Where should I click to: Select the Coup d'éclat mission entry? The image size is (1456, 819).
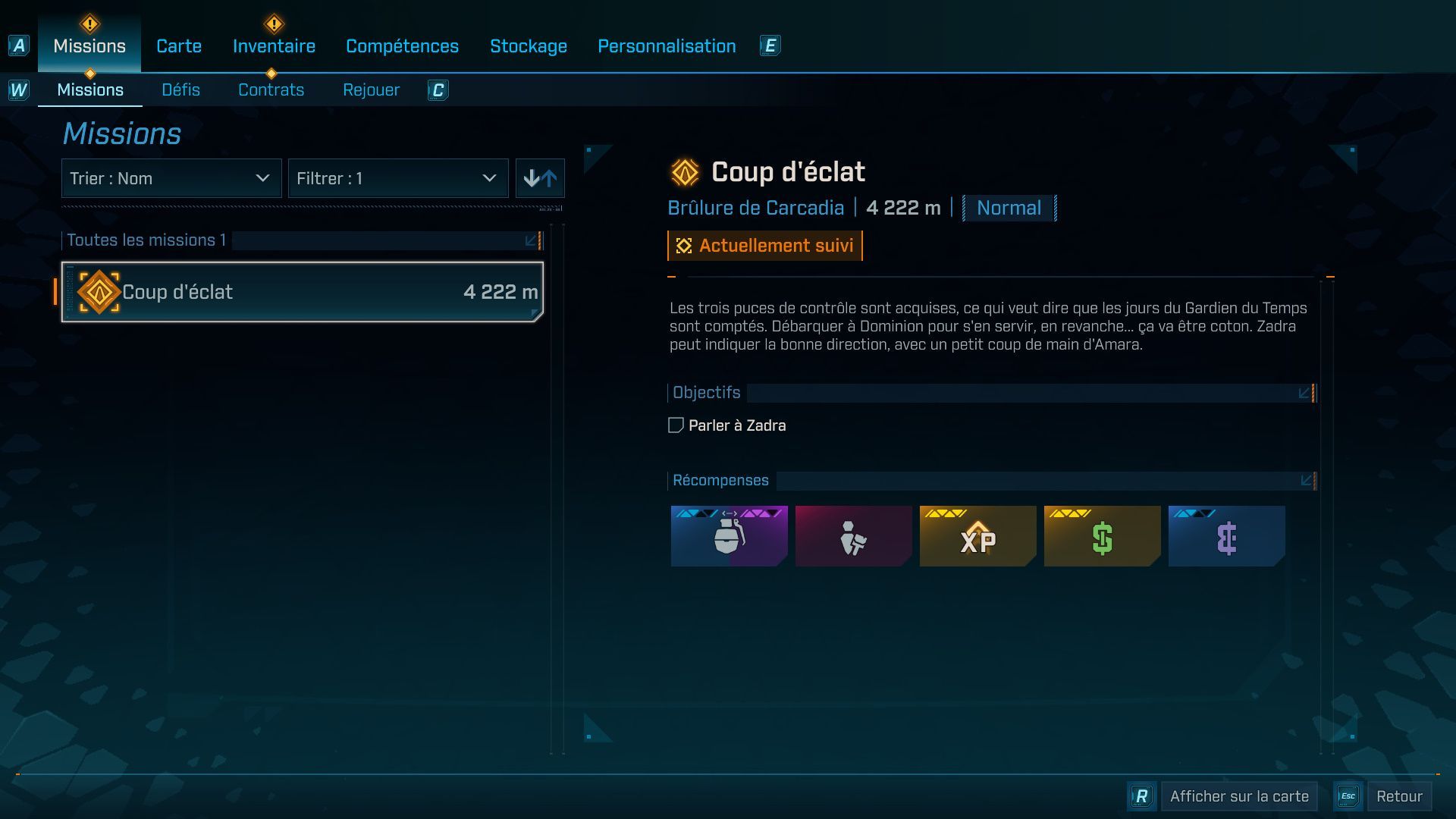coord(302,291)
